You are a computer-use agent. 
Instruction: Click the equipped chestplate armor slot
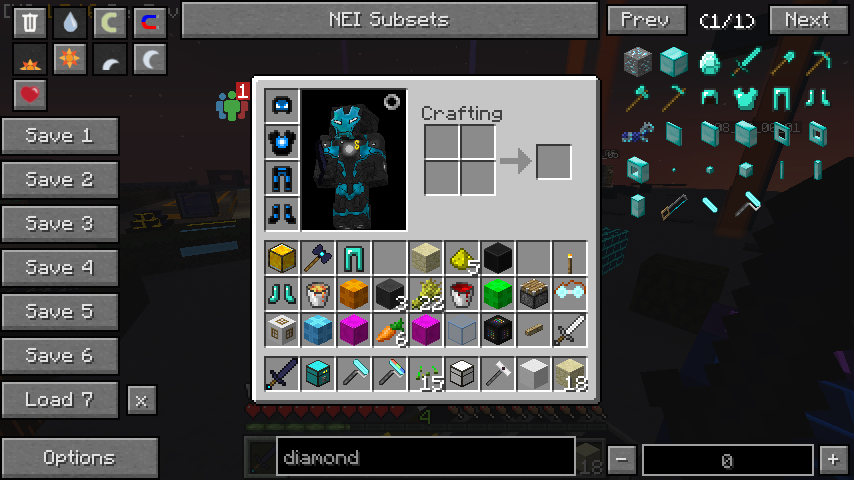(x=281, y=142)
